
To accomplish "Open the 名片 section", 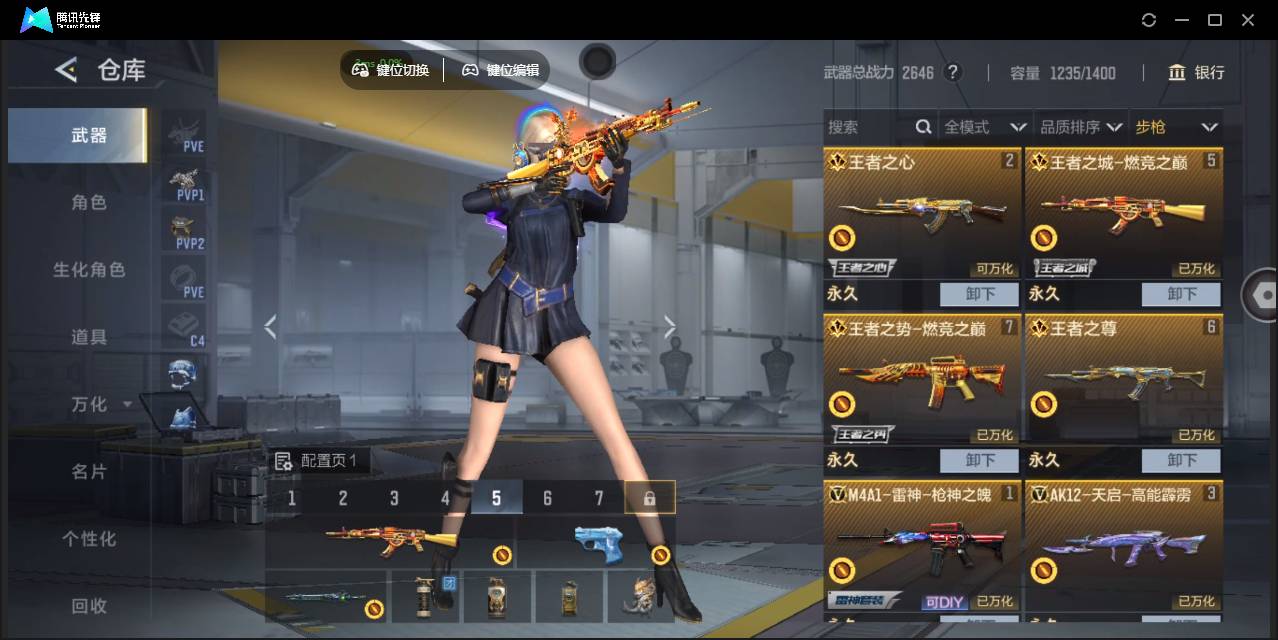I will pos(88,471).
